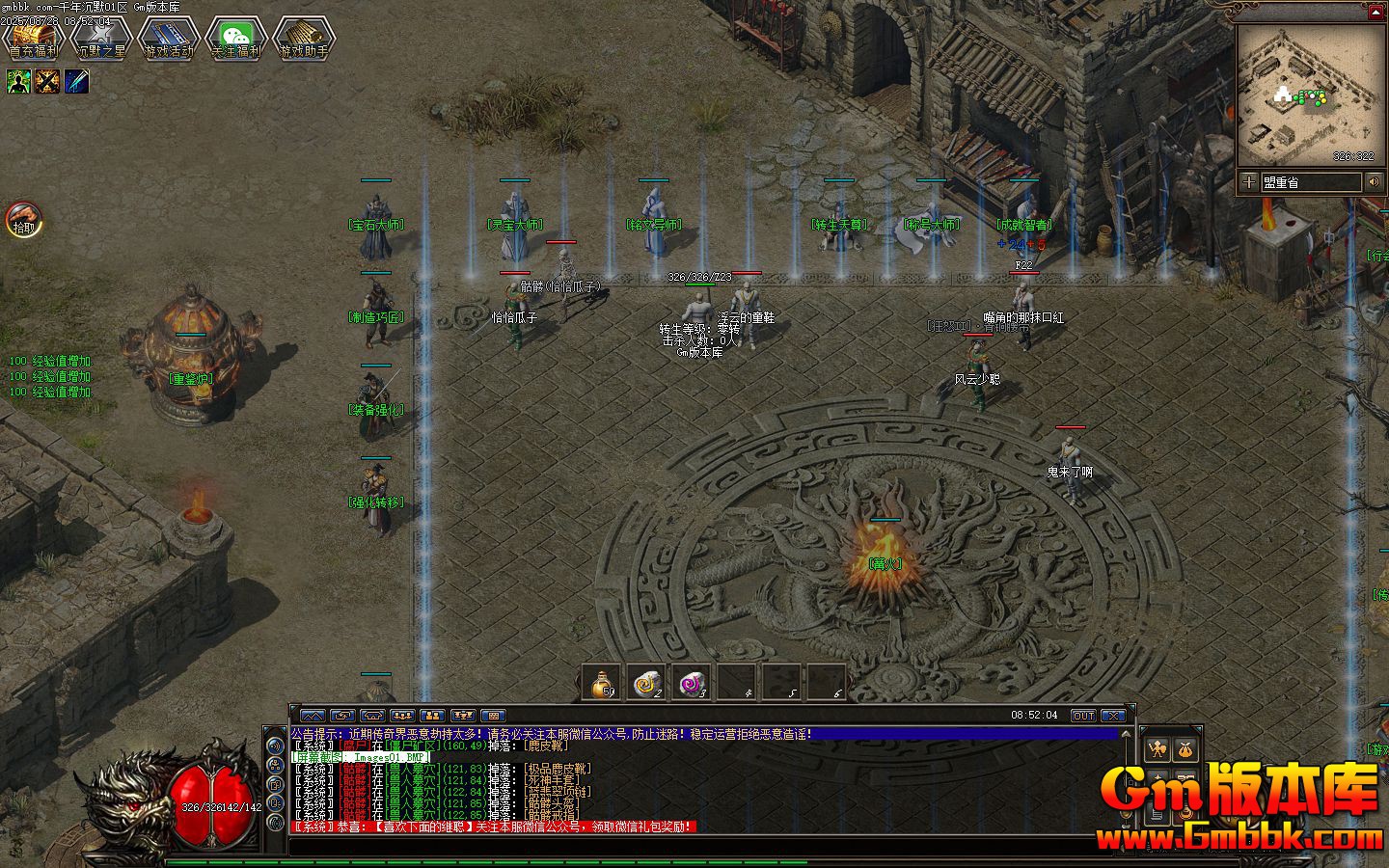The height and width of the screenshot is (868, 1389).
Task: Open the 关注福利 WeChat rewards menu
Action: [235, 39]
